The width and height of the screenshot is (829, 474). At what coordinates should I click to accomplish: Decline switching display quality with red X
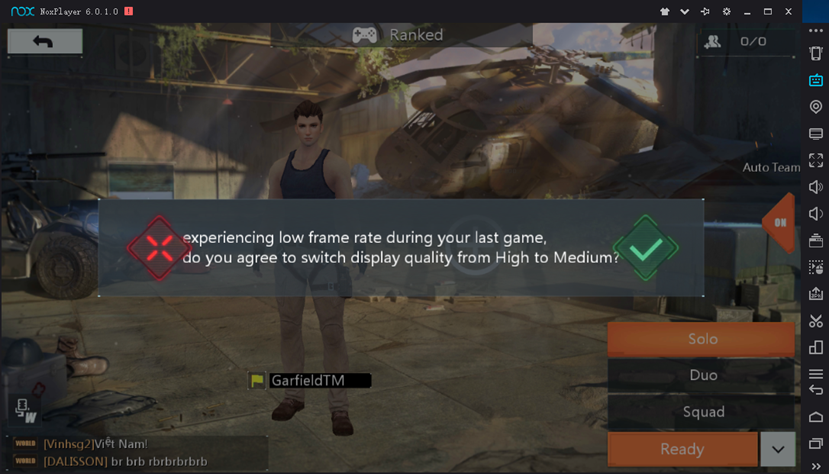[158, 247]
